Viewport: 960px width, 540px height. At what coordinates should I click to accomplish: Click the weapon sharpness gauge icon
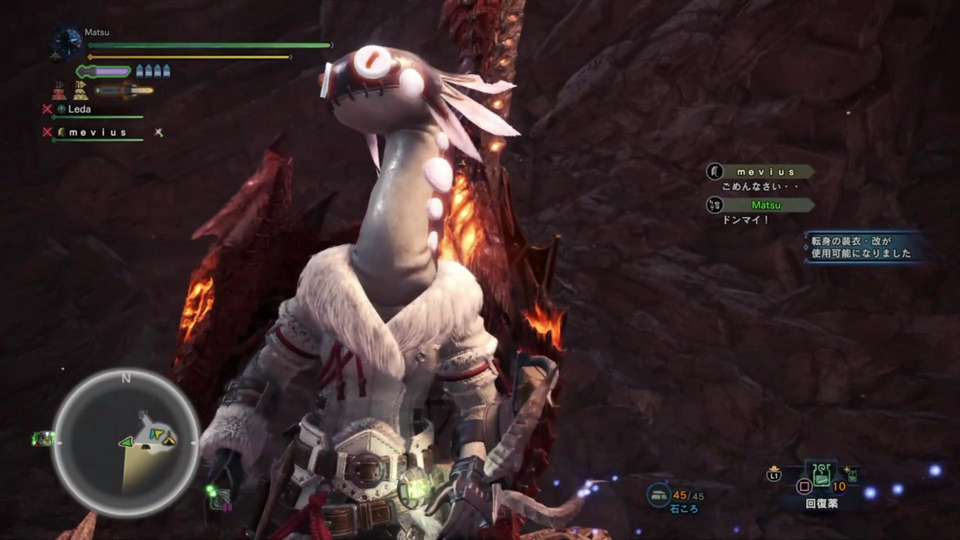[x=103, y=72]
